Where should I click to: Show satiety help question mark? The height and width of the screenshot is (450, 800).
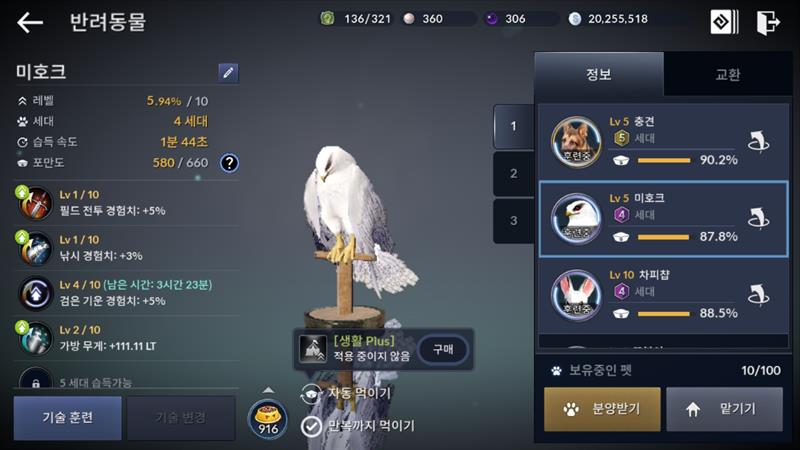pyautogui.click(x=229, y=162)
